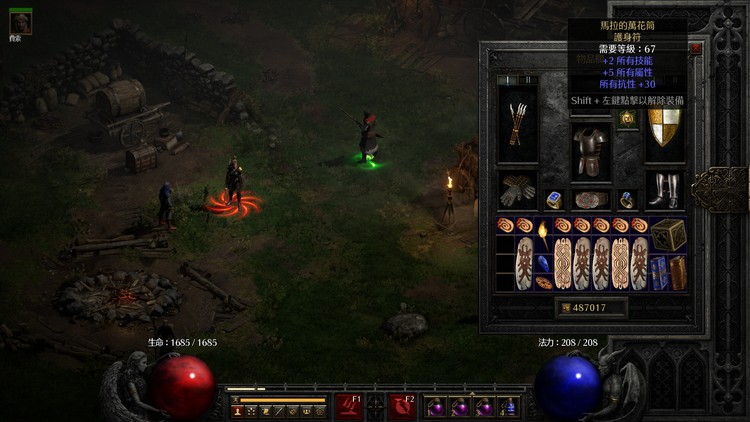Screen dimensions: 750x422
Task: Use the blue mana potion in belt
Action: pyautogui.click(x=509, y=407)
